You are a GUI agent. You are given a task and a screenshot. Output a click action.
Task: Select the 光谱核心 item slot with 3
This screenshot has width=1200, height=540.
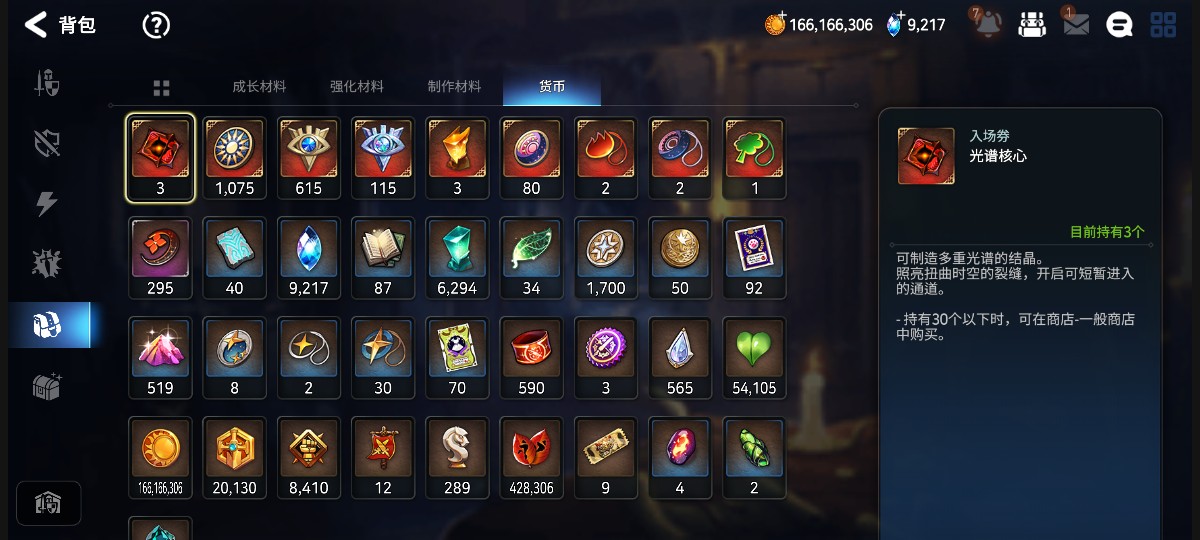coord(160,158)
